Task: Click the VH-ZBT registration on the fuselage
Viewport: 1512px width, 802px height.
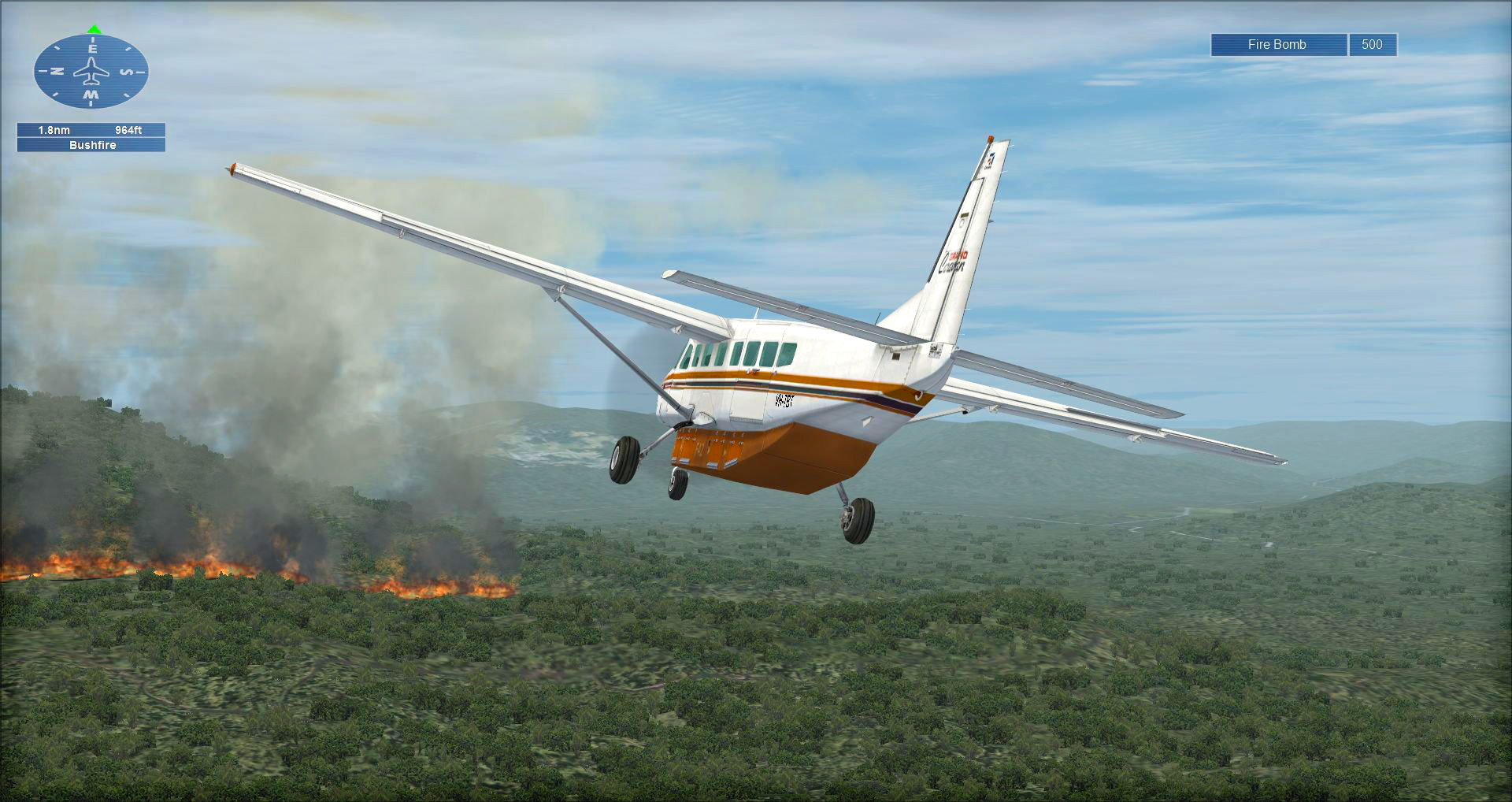Action: [x=784, y=400]
